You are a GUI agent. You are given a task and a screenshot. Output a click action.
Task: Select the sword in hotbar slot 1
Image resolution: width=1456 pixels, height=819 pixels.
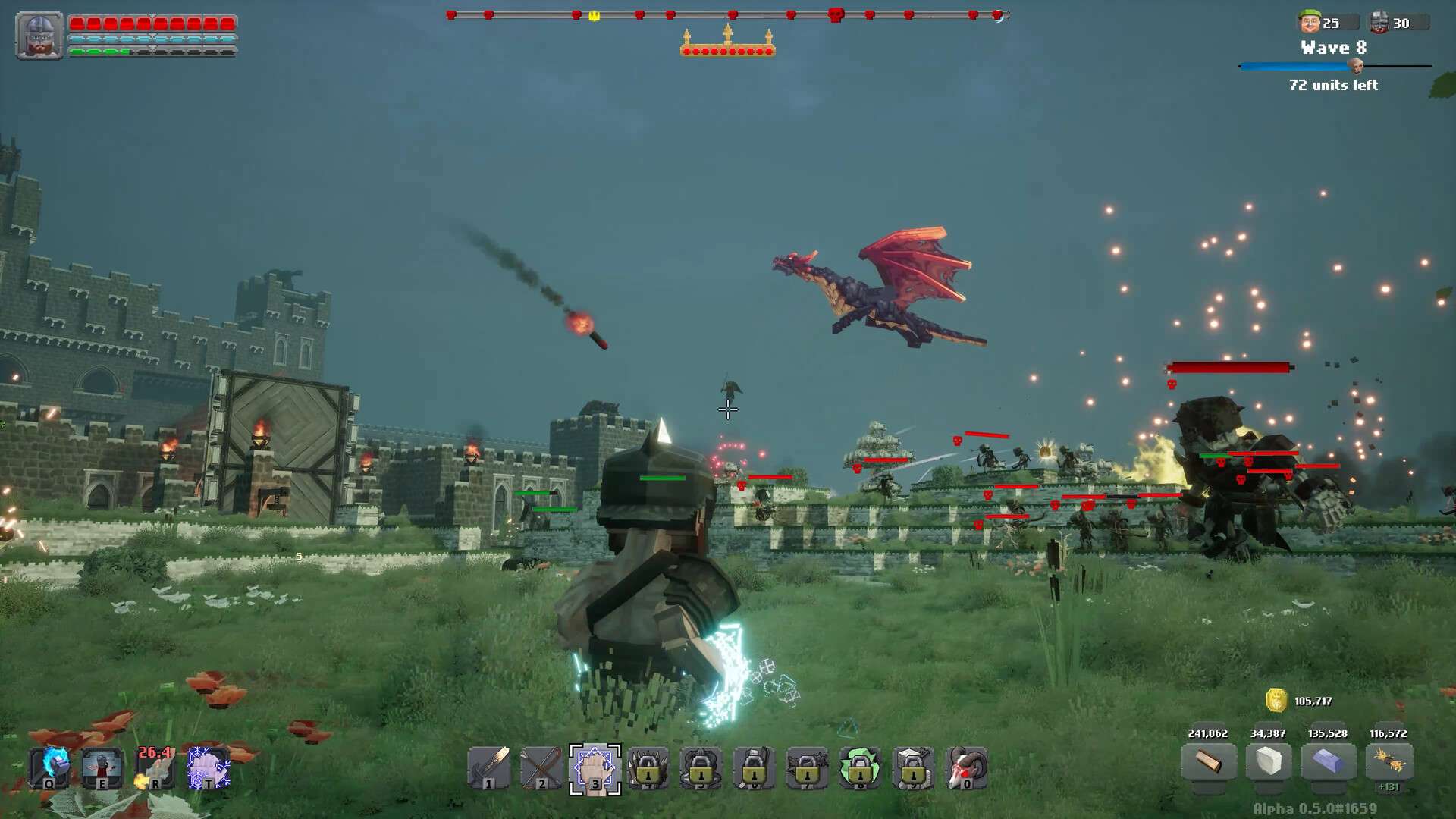[488, 768]
